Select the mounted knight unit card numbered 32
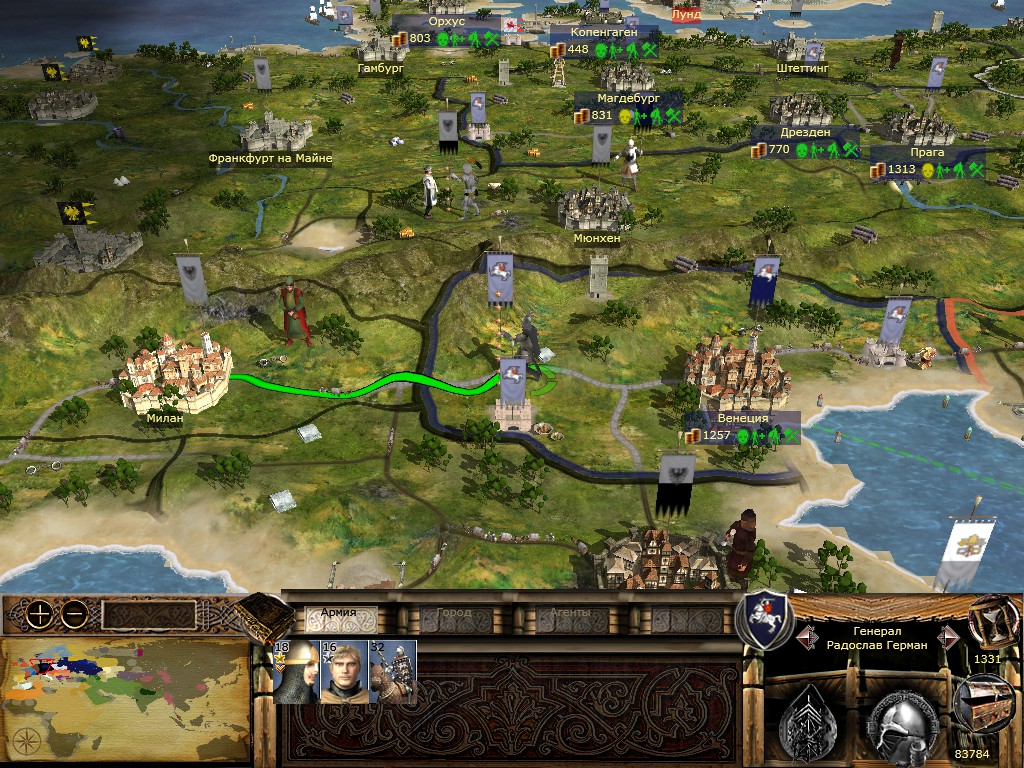The height and width of the screenshot is (768, 1024). coord(393,672)
